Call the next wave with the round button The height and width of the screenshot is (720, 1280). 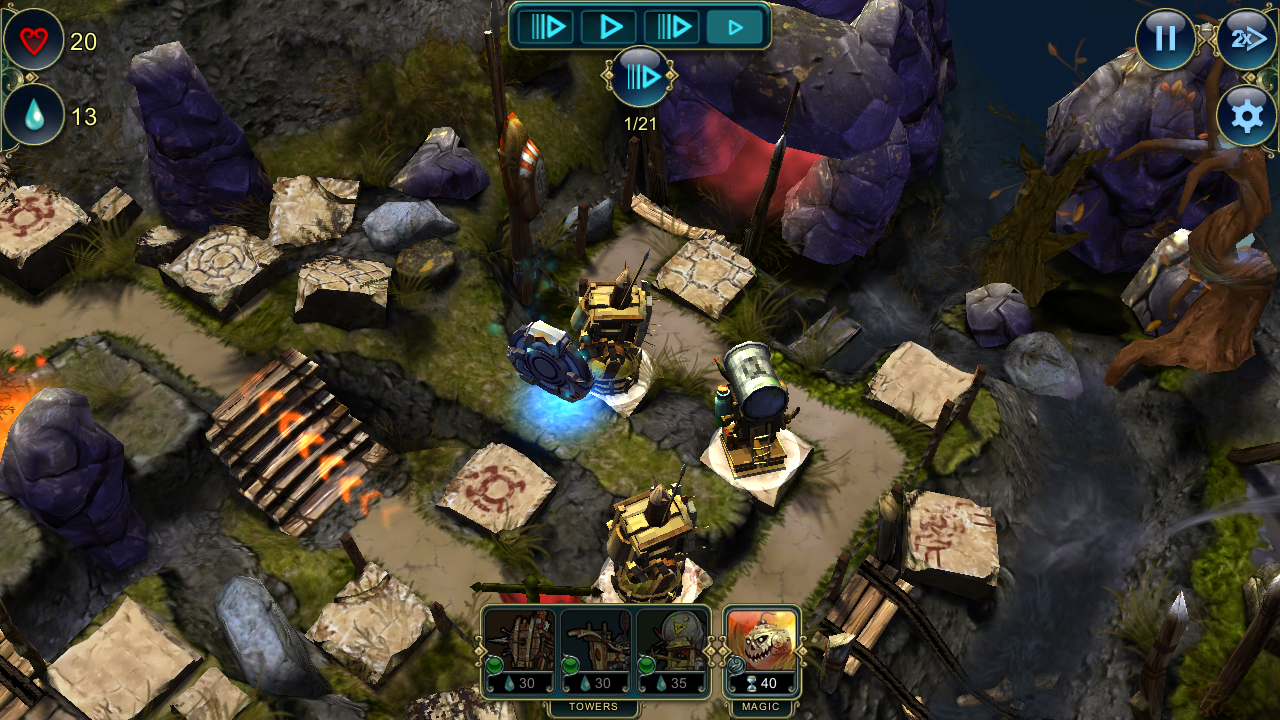click(x=640, y=76)
